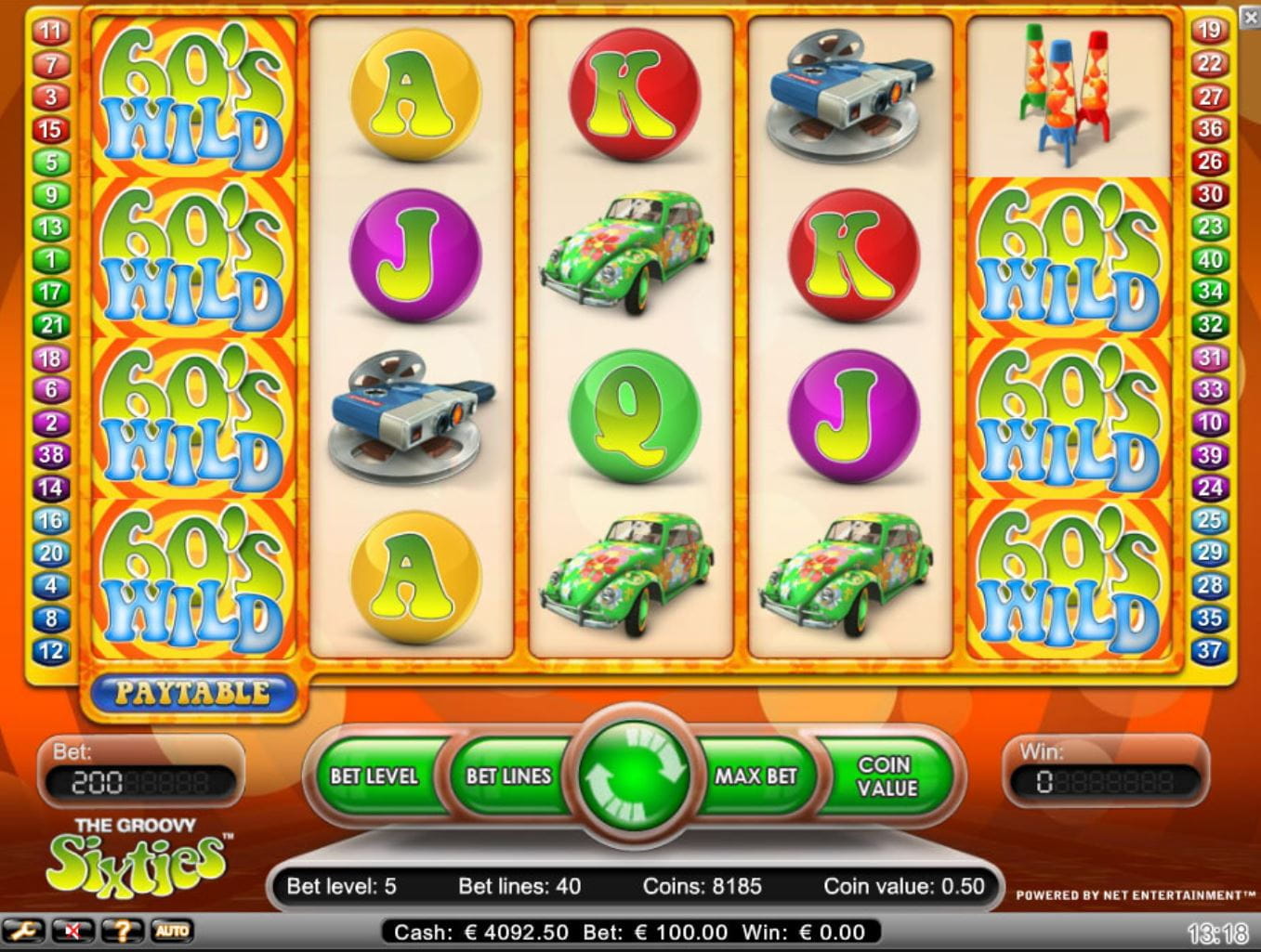Viewport: 1261px width, 952px height.
Task: Click payline number 40
Action: (1209, 260)
